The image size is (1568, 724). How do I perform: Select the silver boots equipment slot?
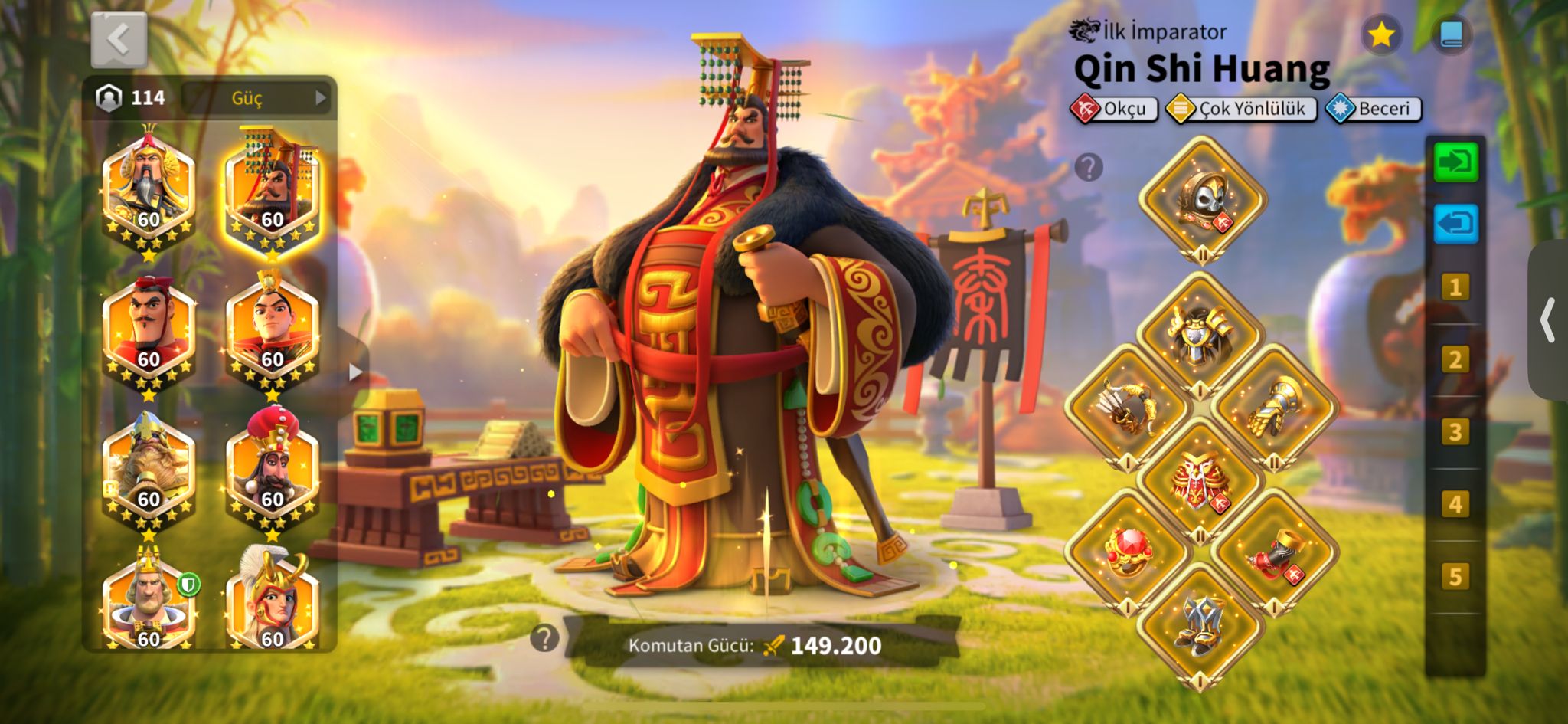1200,626
